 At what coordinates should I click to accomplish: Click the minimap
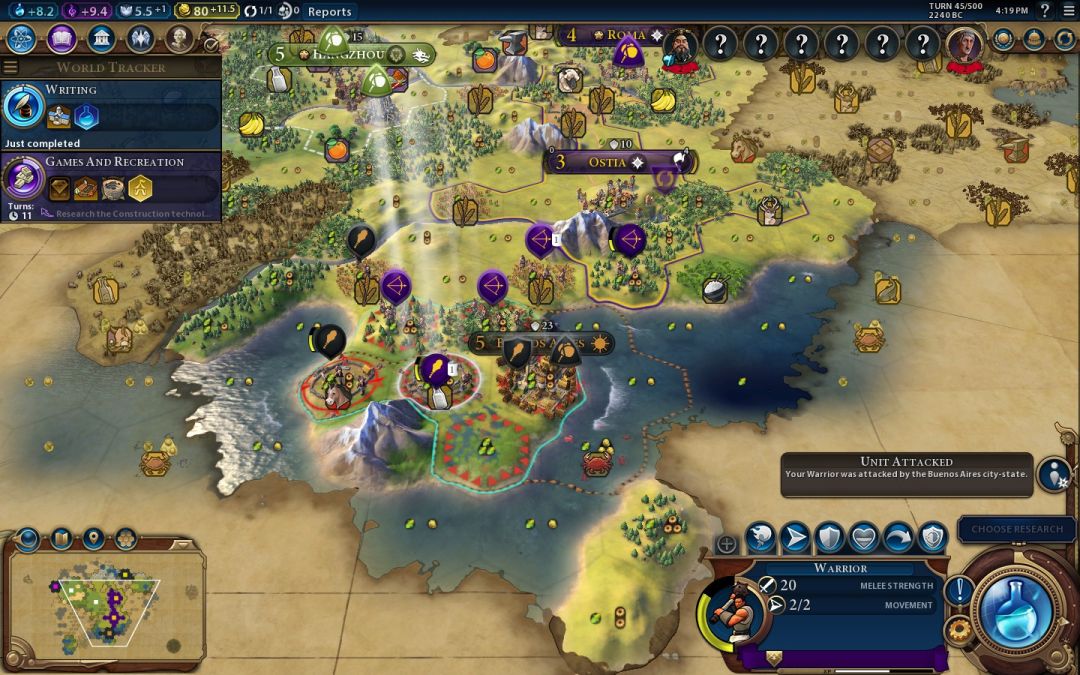click(105, 600)
